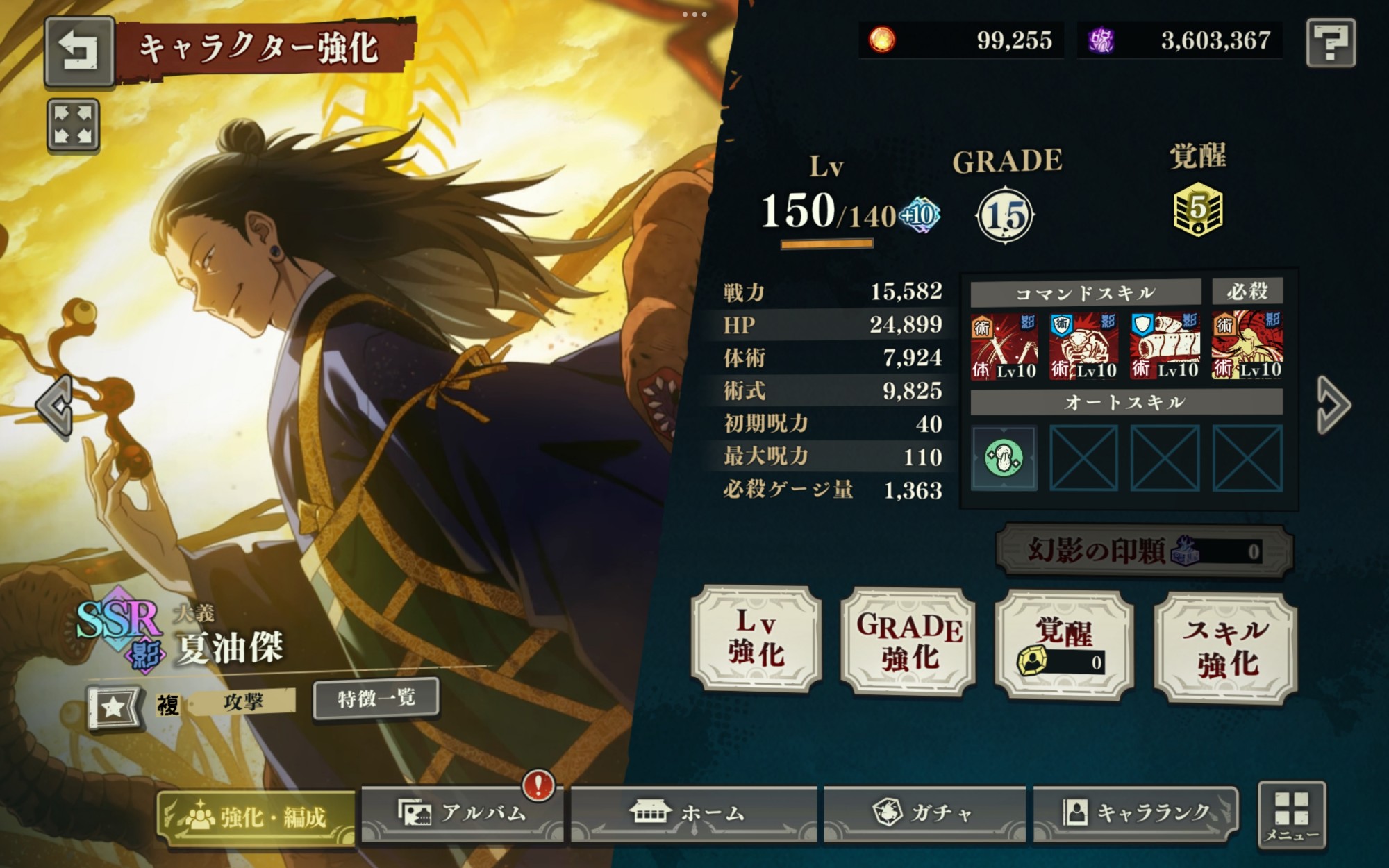Image resolution: width=1389 pixels, height=868 pixels.
Task: Open the メニュー grid menu
Action: click(1291, 815)
